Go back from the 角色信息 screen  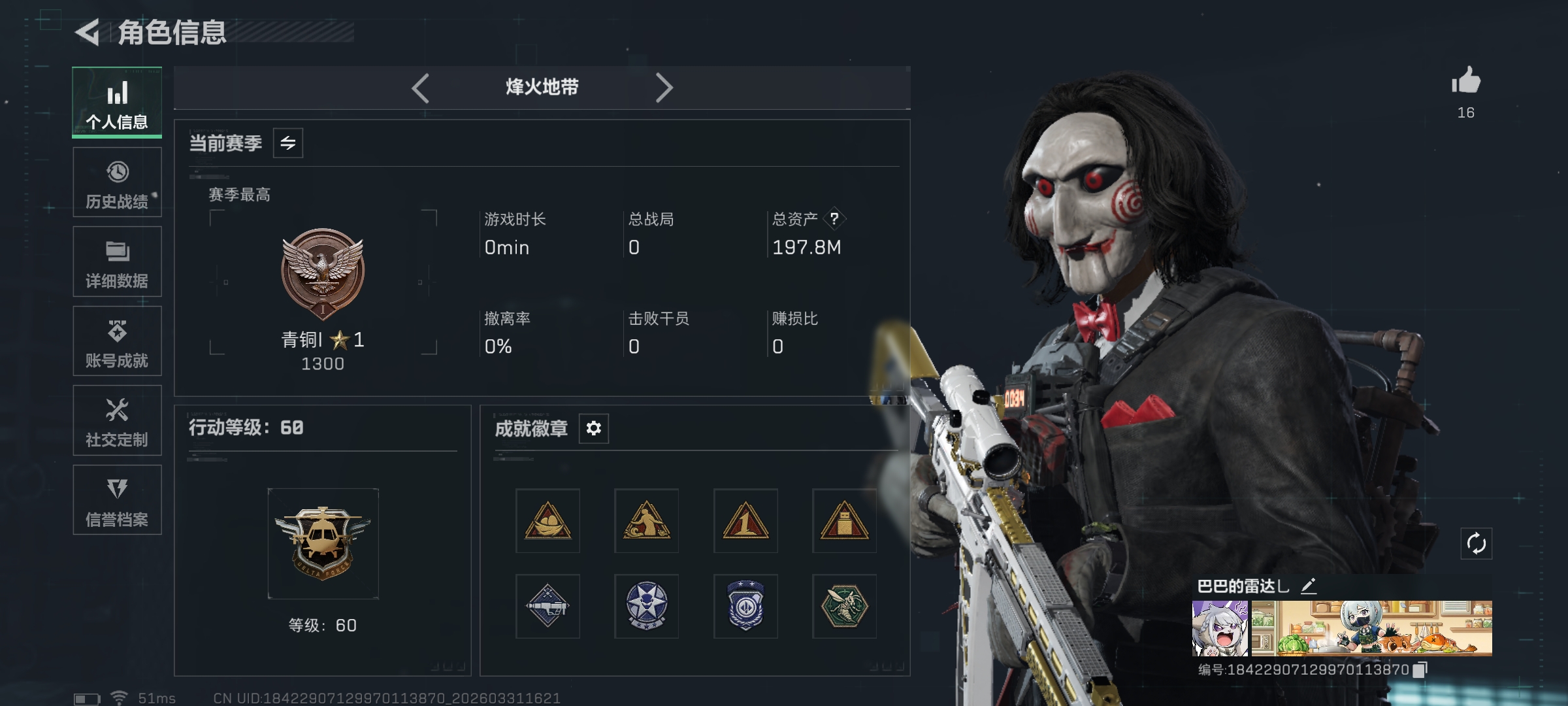[x=88, y=33]
